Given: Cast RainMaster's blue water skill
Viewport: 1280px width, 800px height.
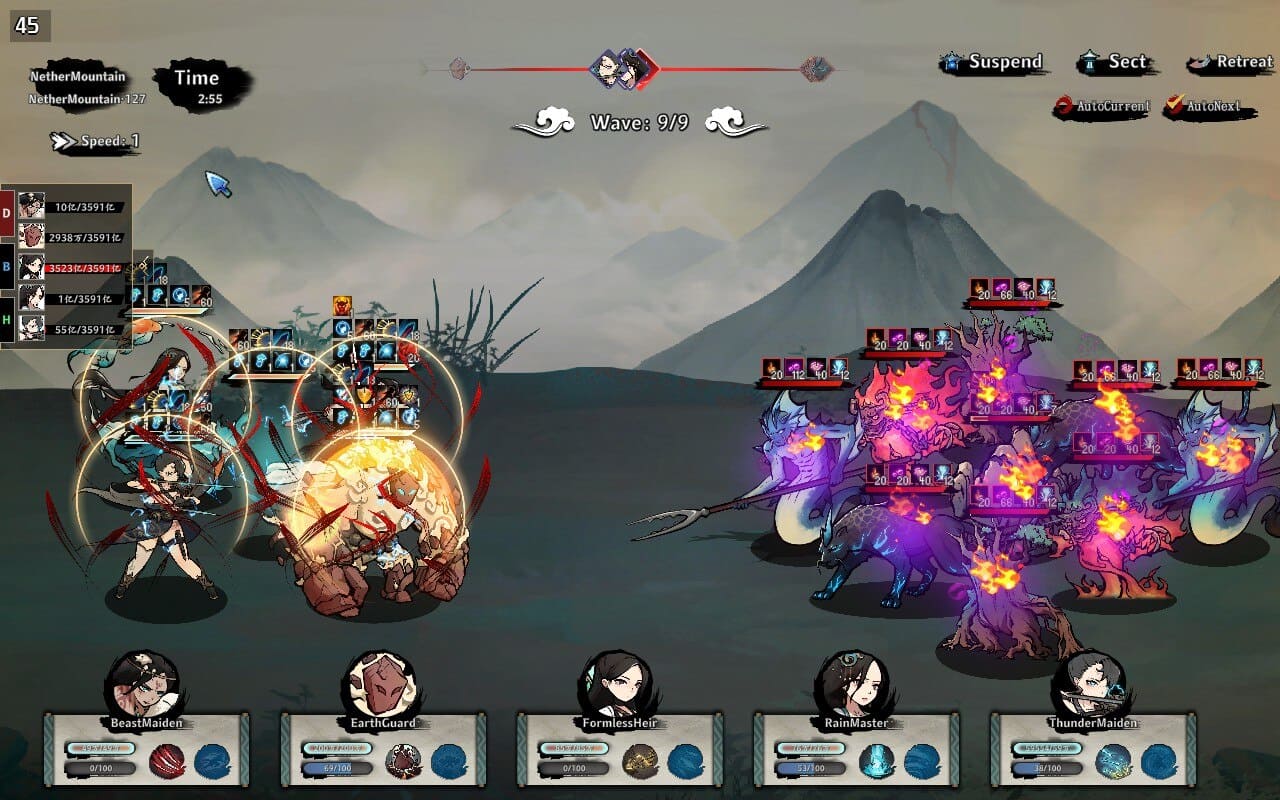Looking at the screenshot, I should [877, 761].
